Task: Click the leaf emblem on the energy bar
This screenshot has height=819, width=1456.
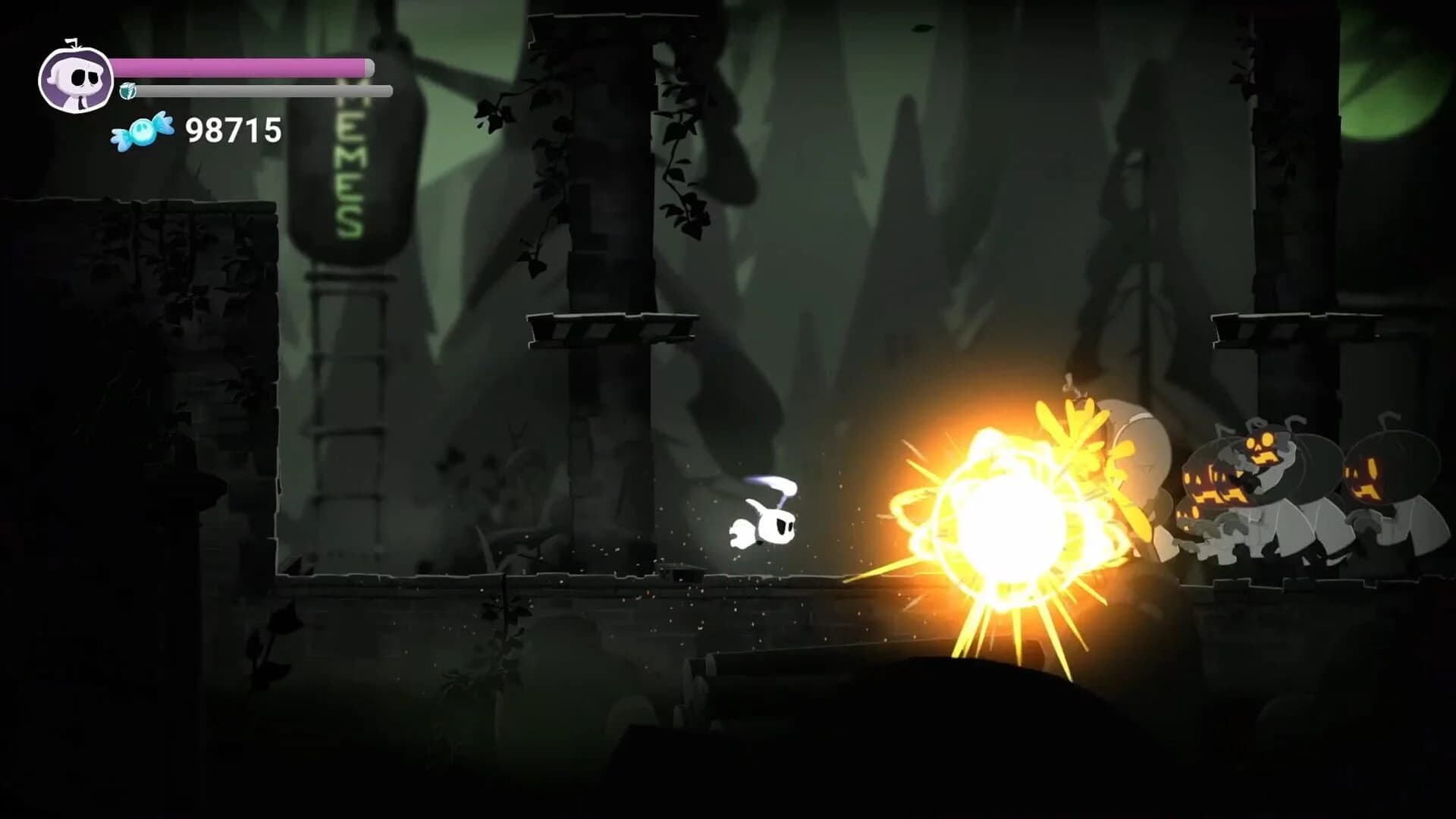Action: [x=127, y=93]
